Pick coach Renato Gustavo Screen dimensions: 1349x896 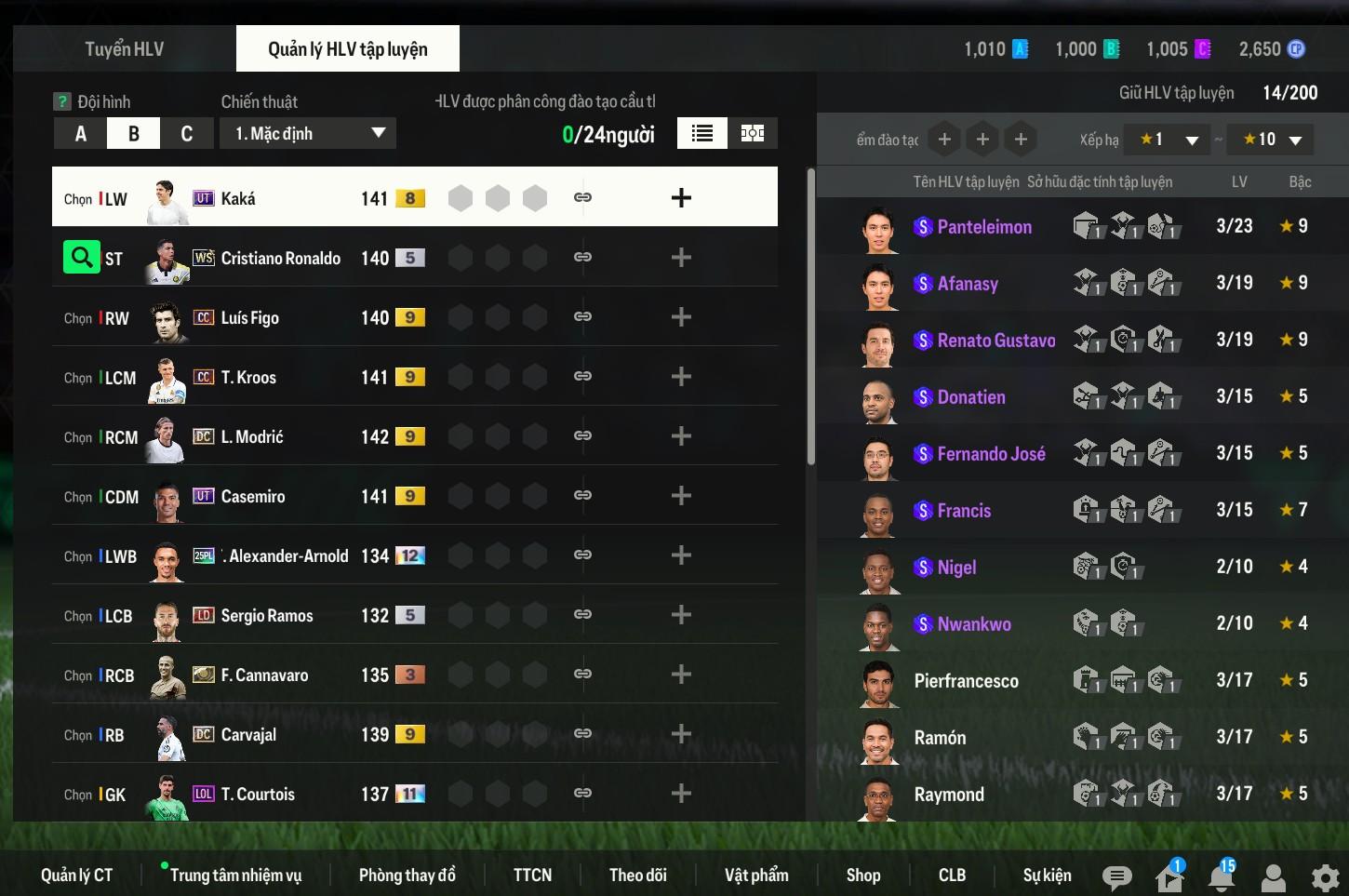point(995,341)
